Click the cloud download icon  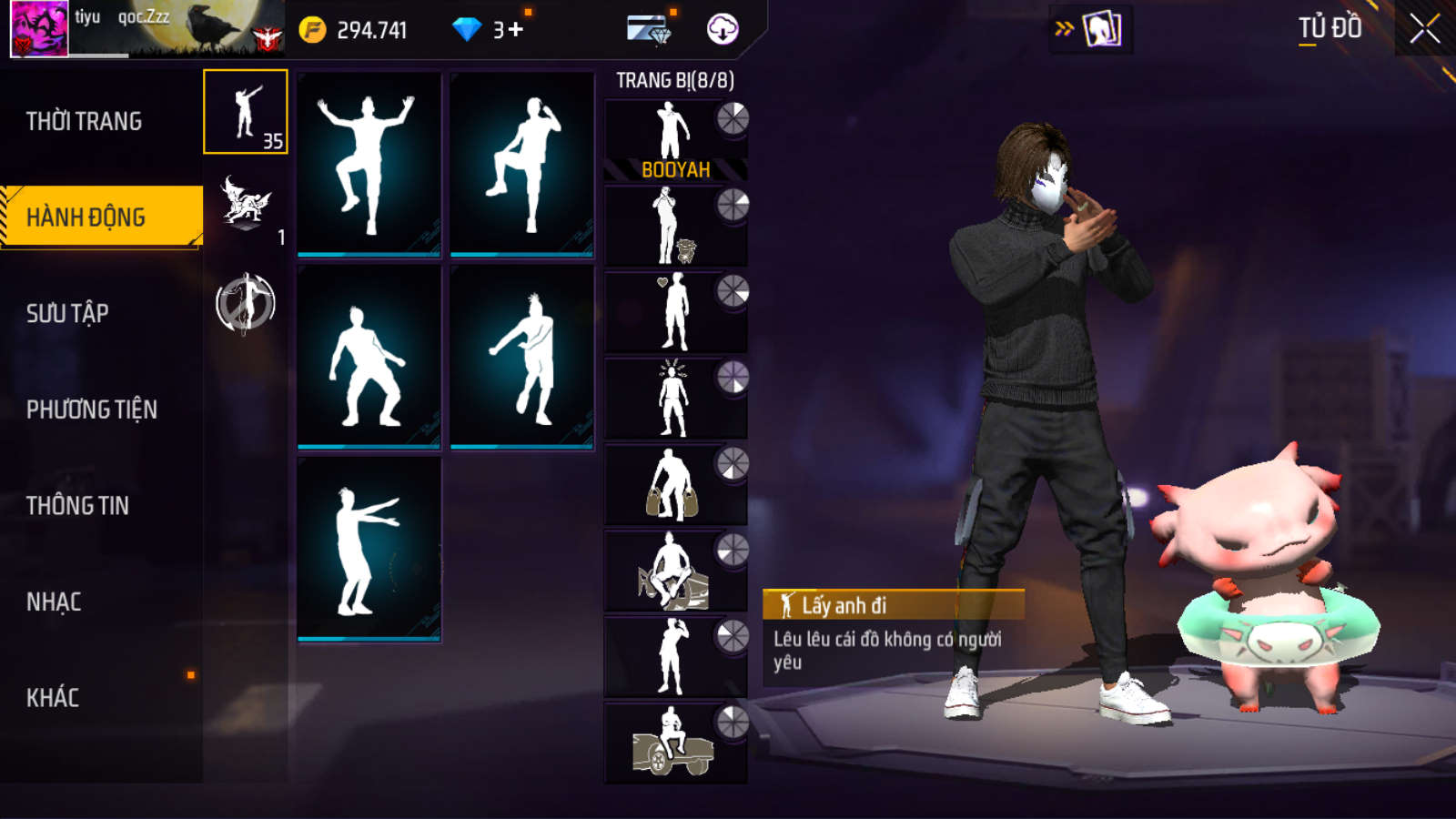[x=723, y=29]
